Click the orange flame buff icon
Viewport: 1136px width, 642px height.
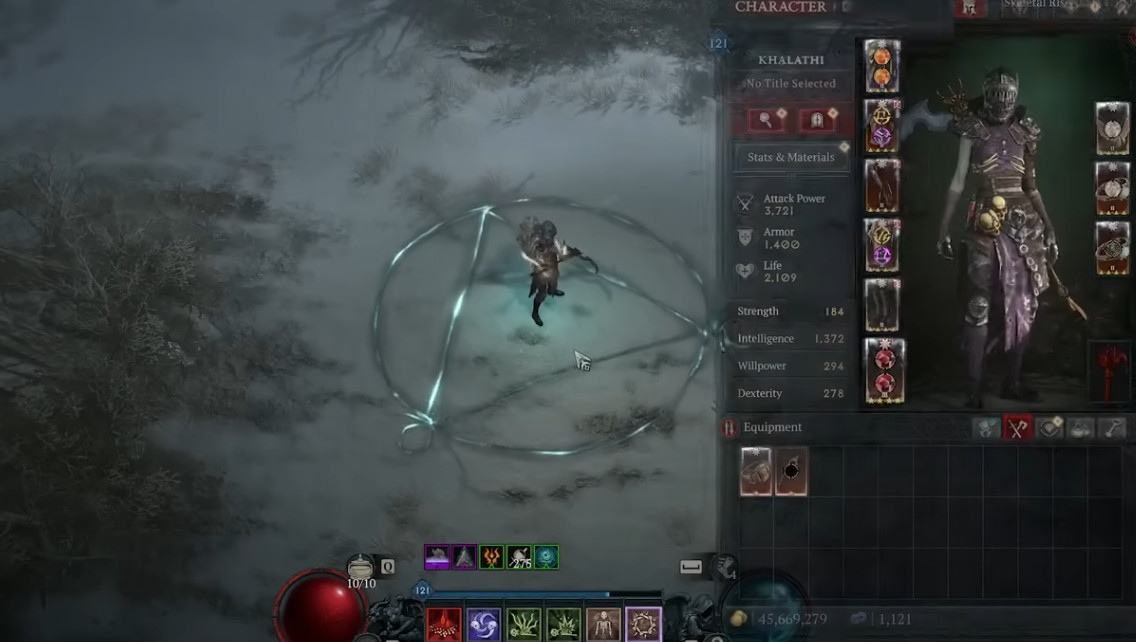[x=491, y=557]
